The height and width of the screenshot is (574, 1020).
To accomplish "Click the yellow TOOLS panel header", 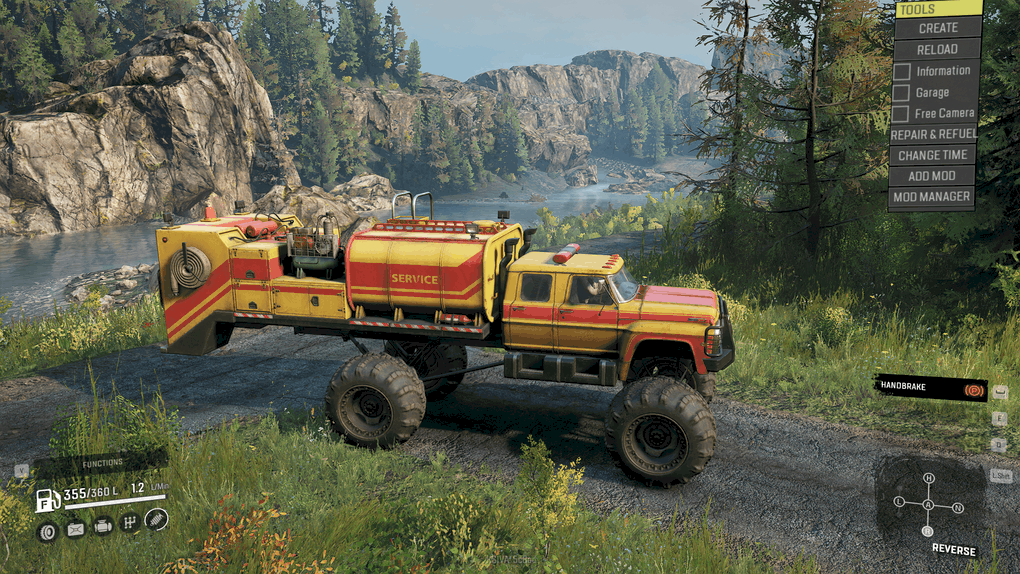I will click(938, 9).
